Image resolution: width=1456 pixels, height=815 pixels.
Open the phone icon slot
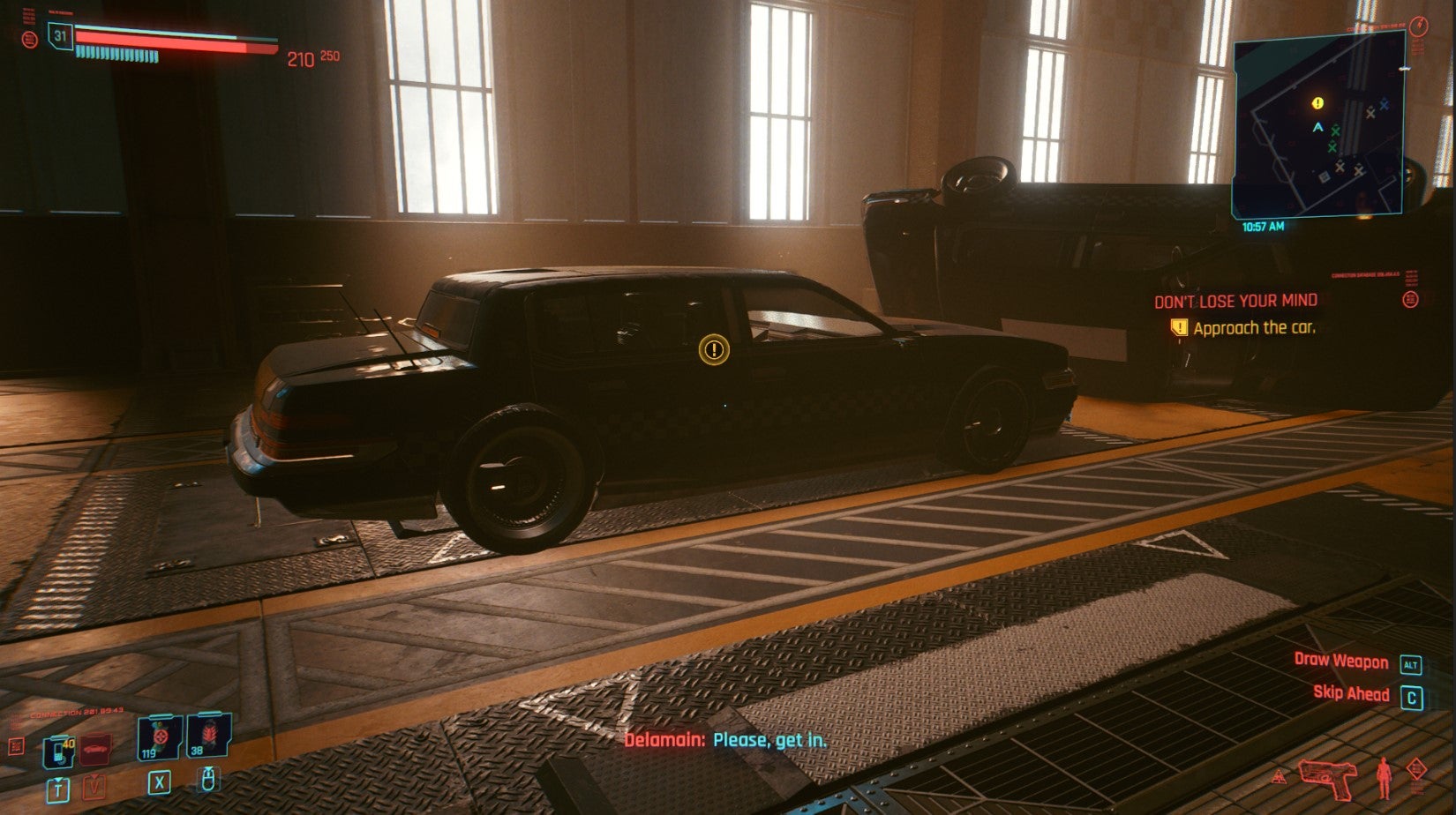pyautogui.click(x=58, y=751)
